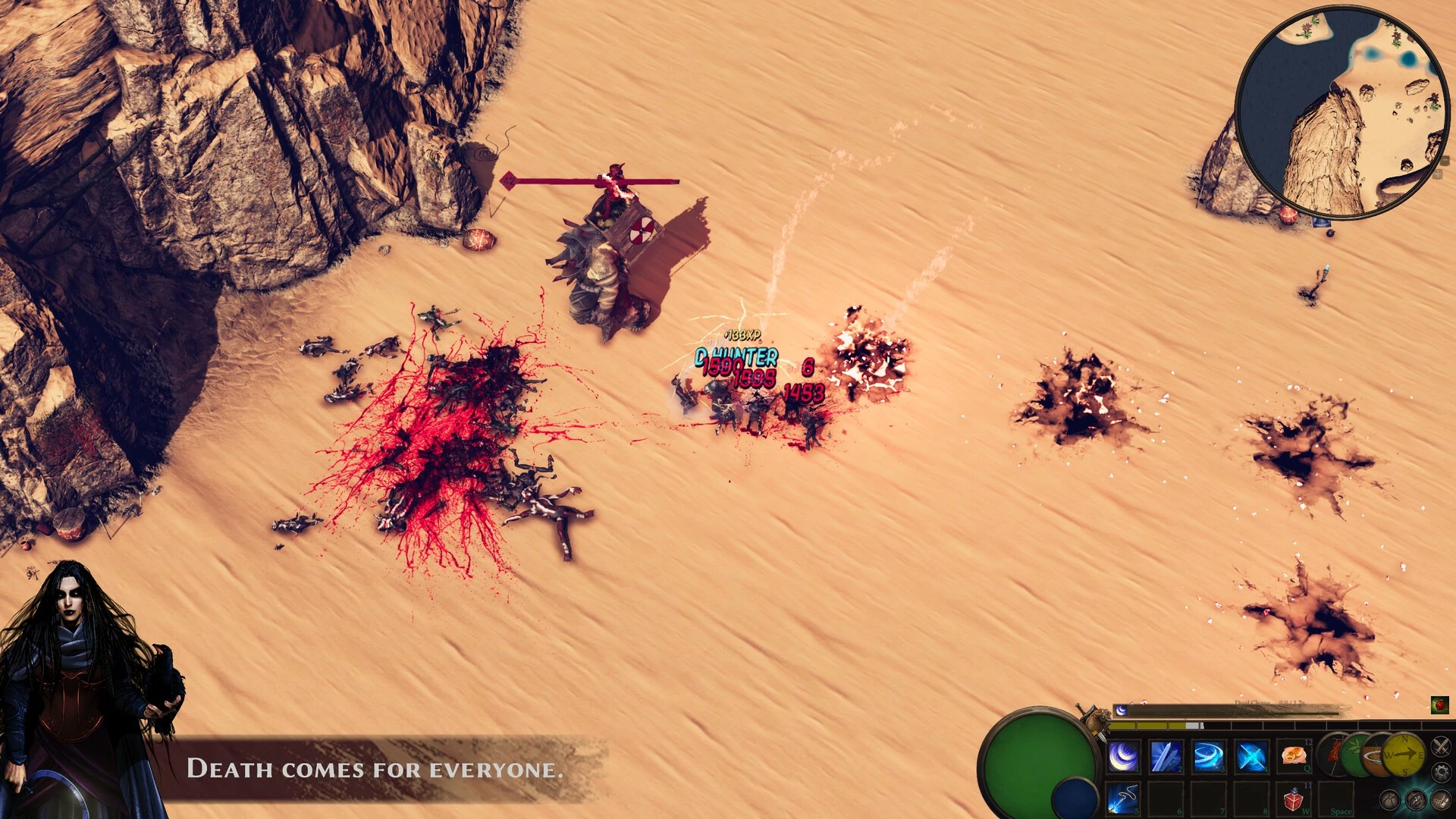Trigger the blue whirlwind skill in slot 3

(1208, 757)
